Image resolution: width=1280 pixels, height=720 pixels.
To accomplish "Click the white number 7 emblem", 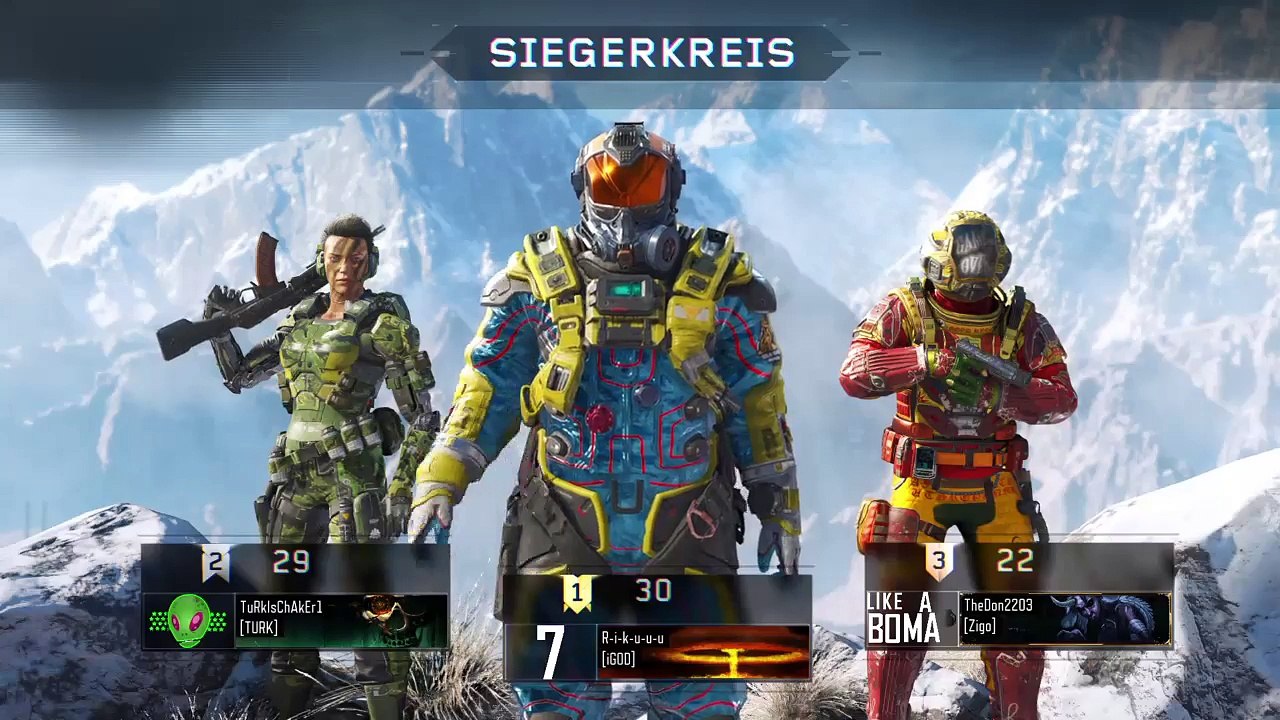I will click(550, 652).
